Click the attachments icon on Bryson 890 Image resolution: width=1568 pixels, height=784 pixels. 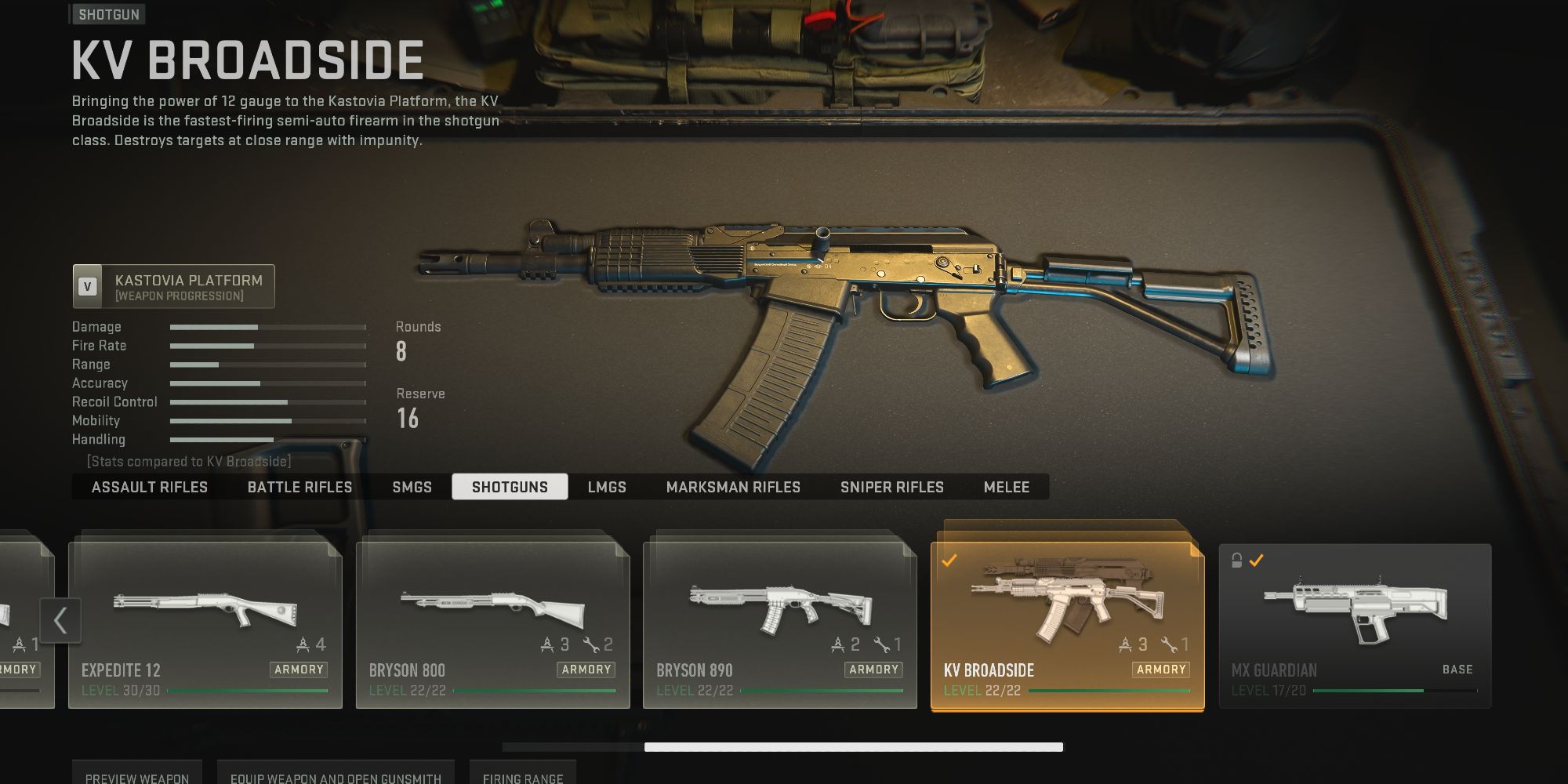(837, 644)
